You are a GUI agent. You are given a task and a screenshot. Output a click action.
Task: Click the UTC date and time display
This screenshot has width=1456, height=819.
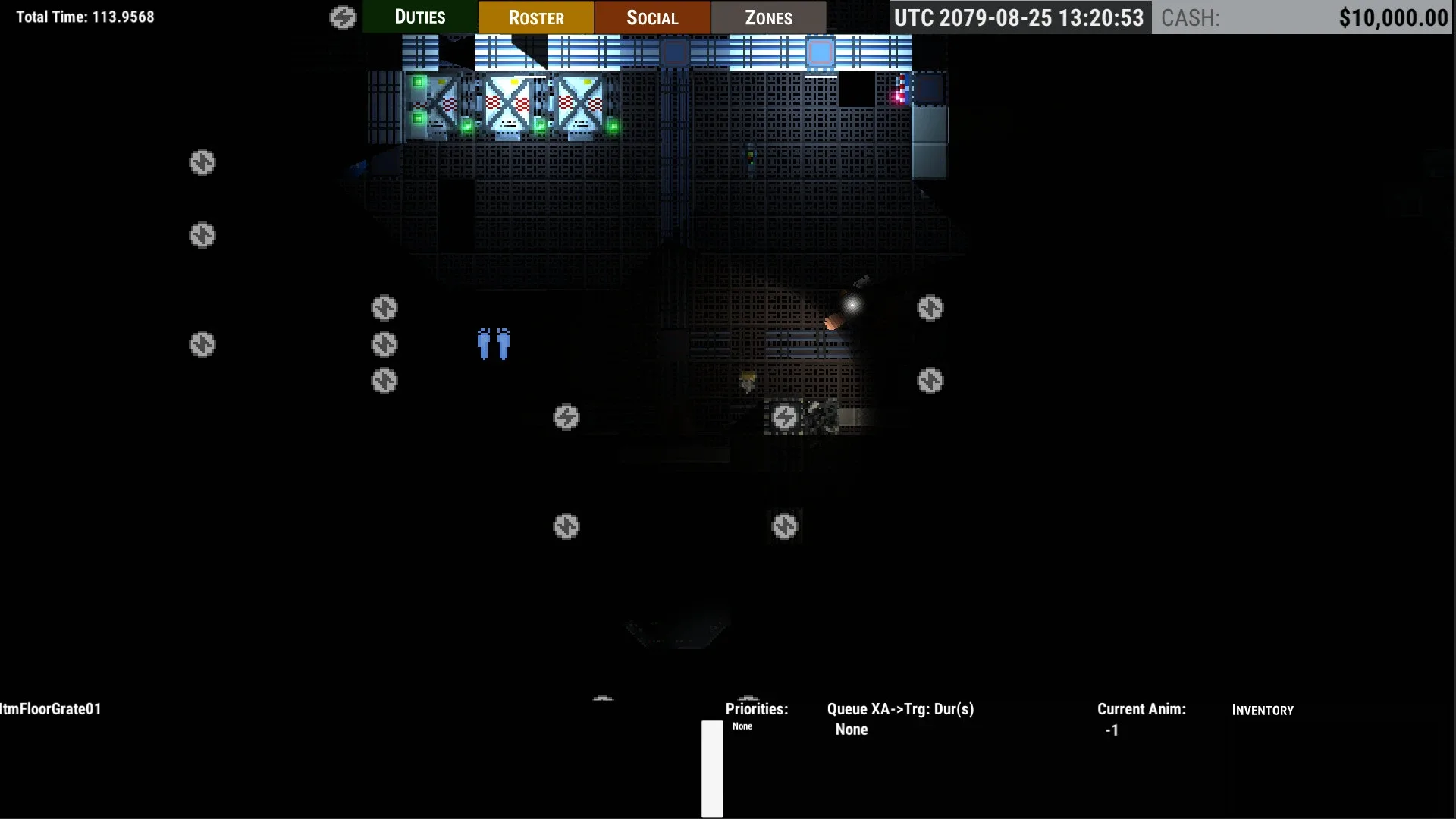click(x=1020, y=15)
